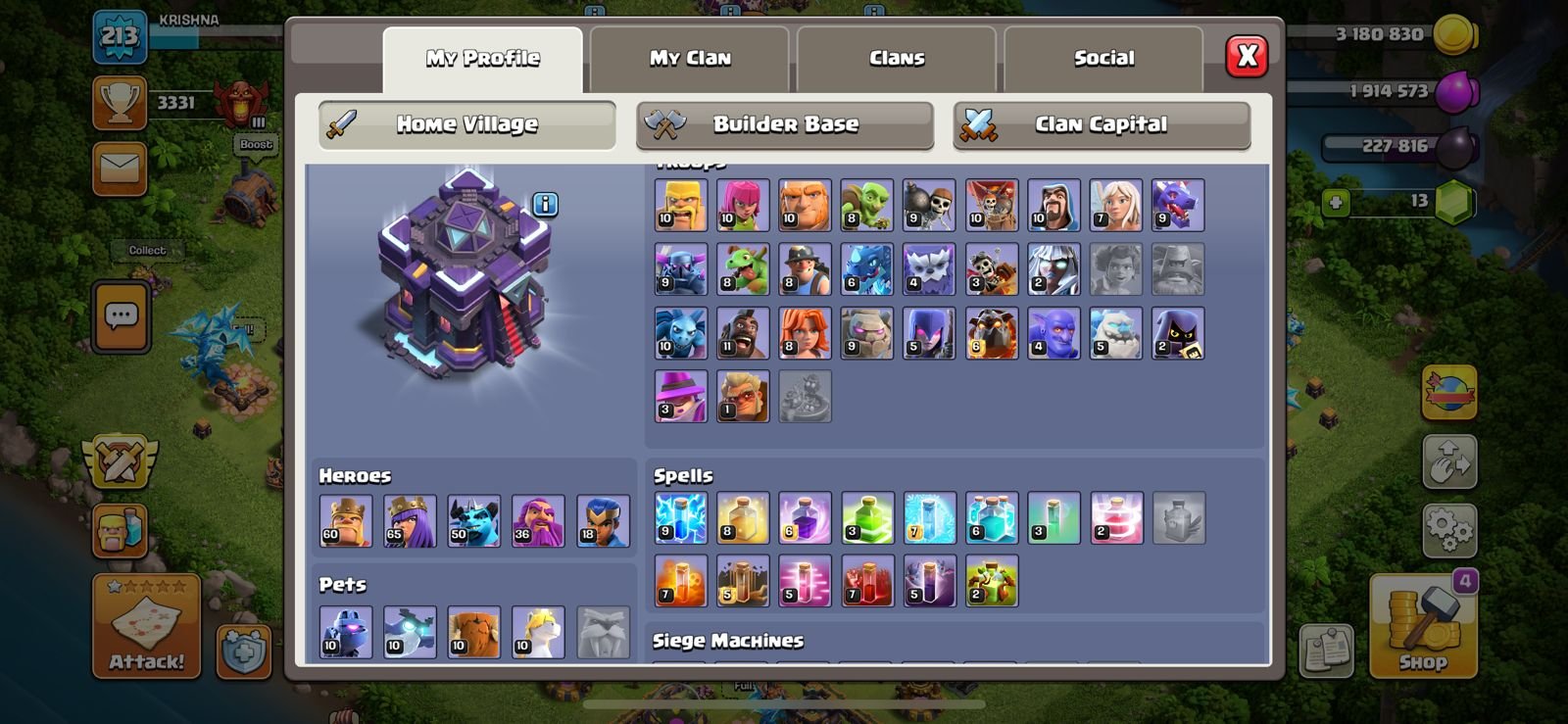Image resolution: width=1568 pixels, height=724 pixels.
Task: Select the Builder Base profile section
Action: [785, 124]
